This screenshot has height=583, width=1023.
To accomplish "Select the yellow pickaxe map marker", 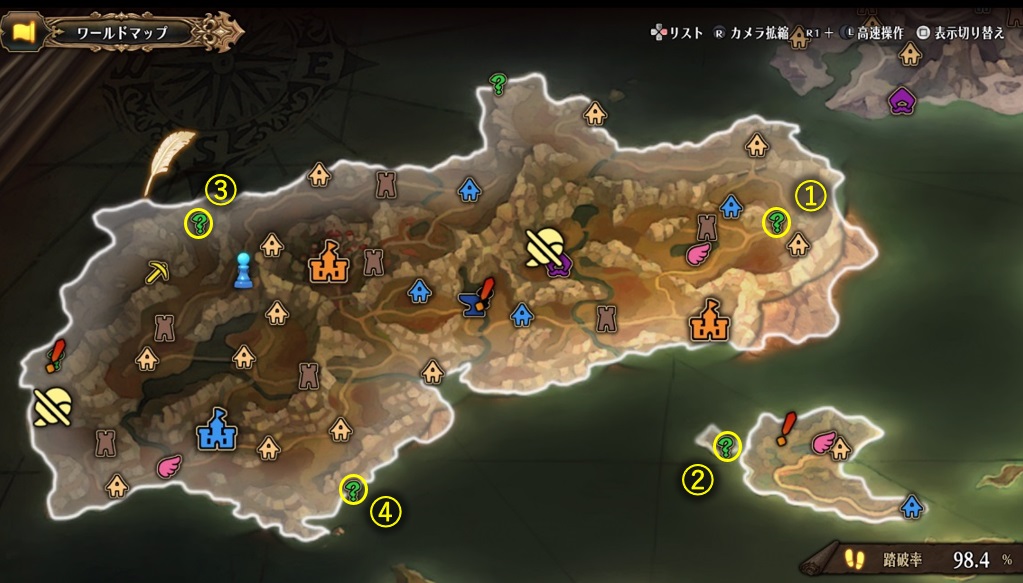I will click(157, 272).
